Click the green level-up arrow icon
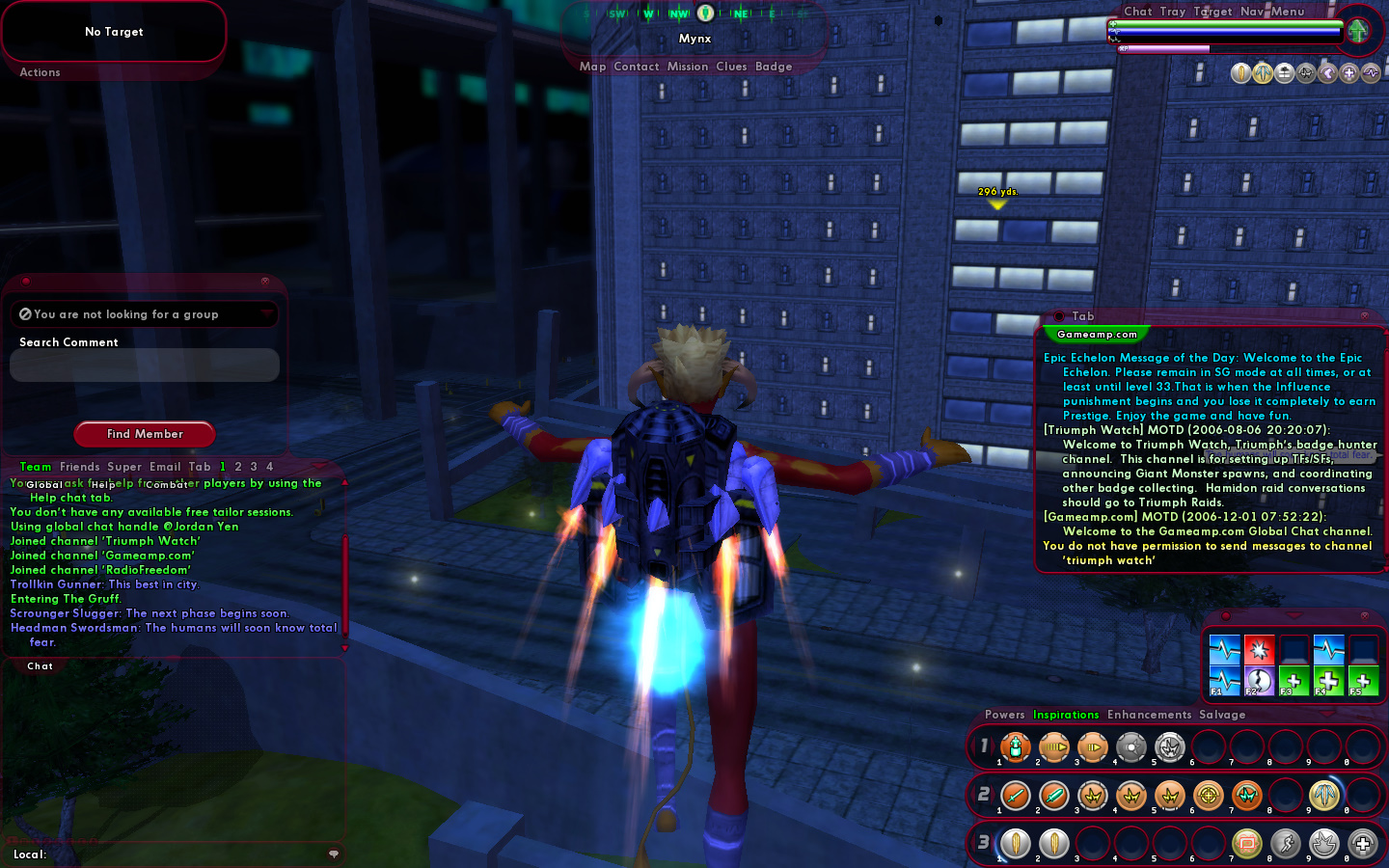 [1358, 31]
